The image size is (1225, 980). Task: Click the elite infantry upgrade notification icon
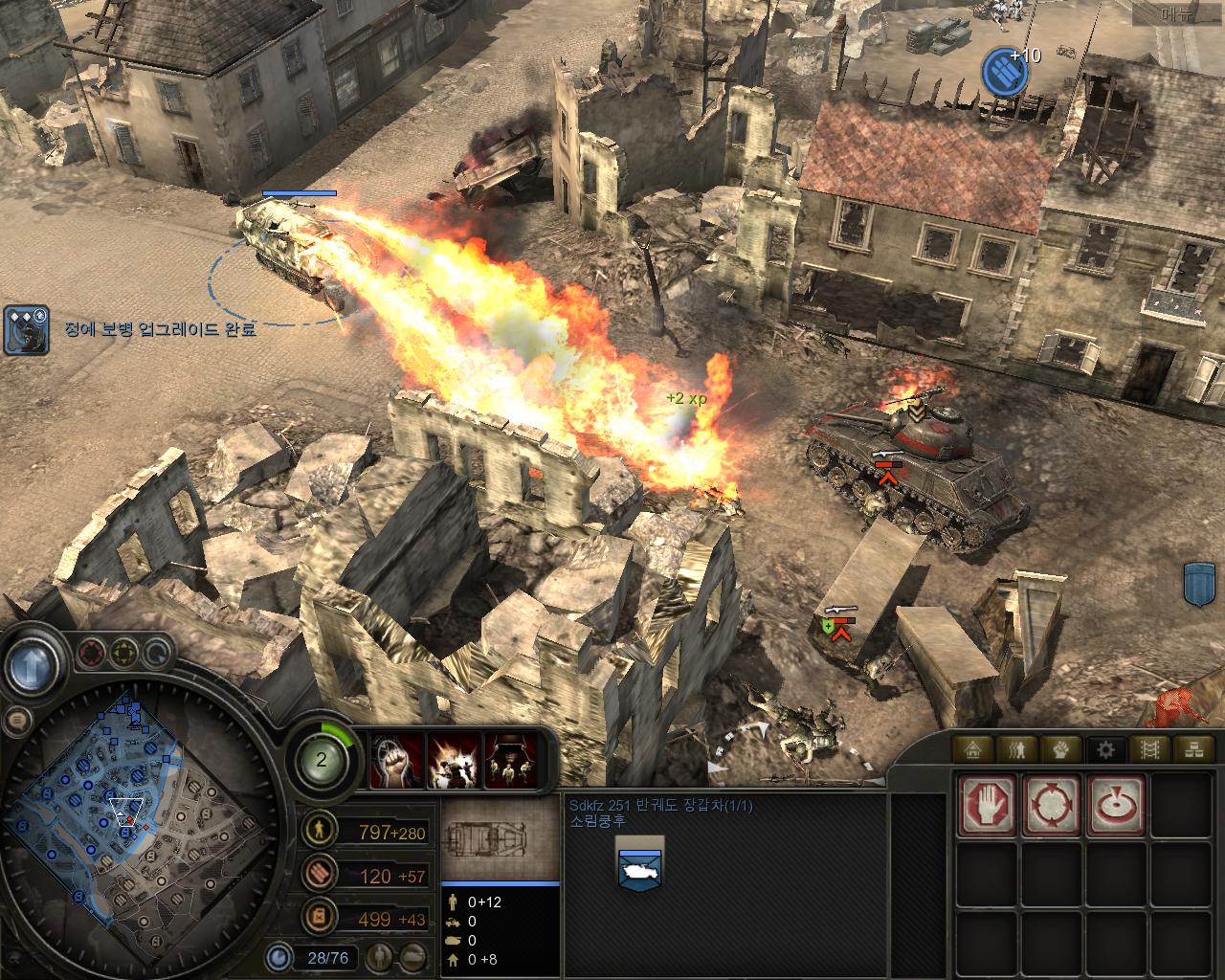pyautogui.click(x=27, y=330)
